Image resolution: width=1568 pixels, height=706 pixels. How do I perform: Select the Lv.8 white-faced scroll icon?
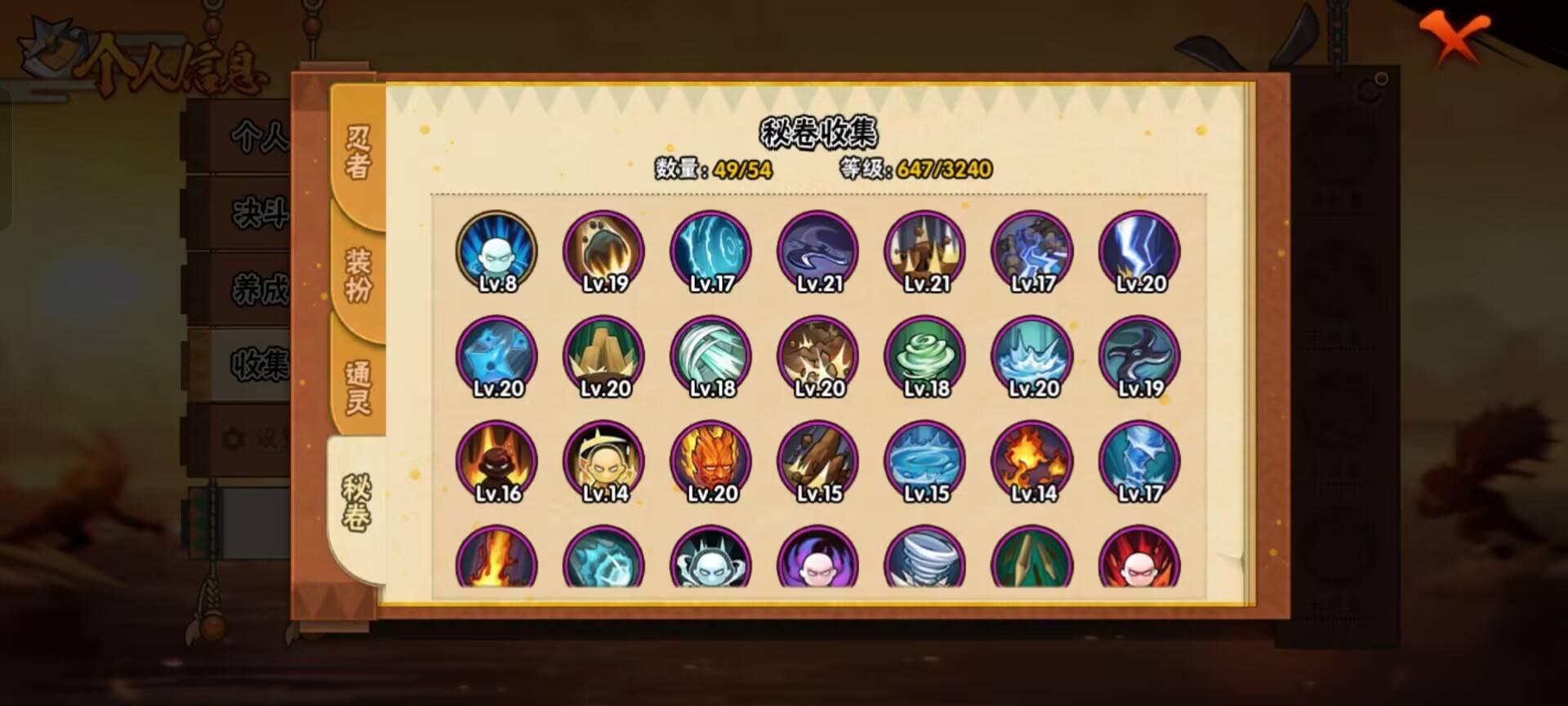[x=498, y=249]
